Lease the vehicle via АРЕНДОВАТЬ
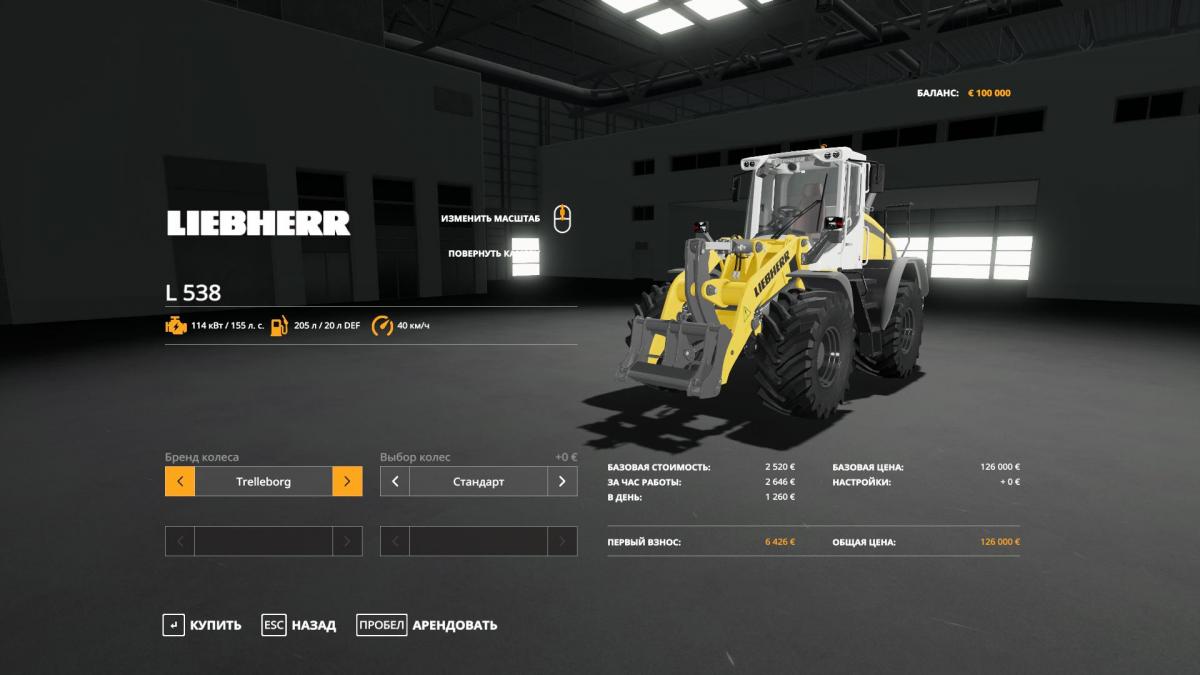Screen dimensions: 1200x675 click(x=427, y=625)
